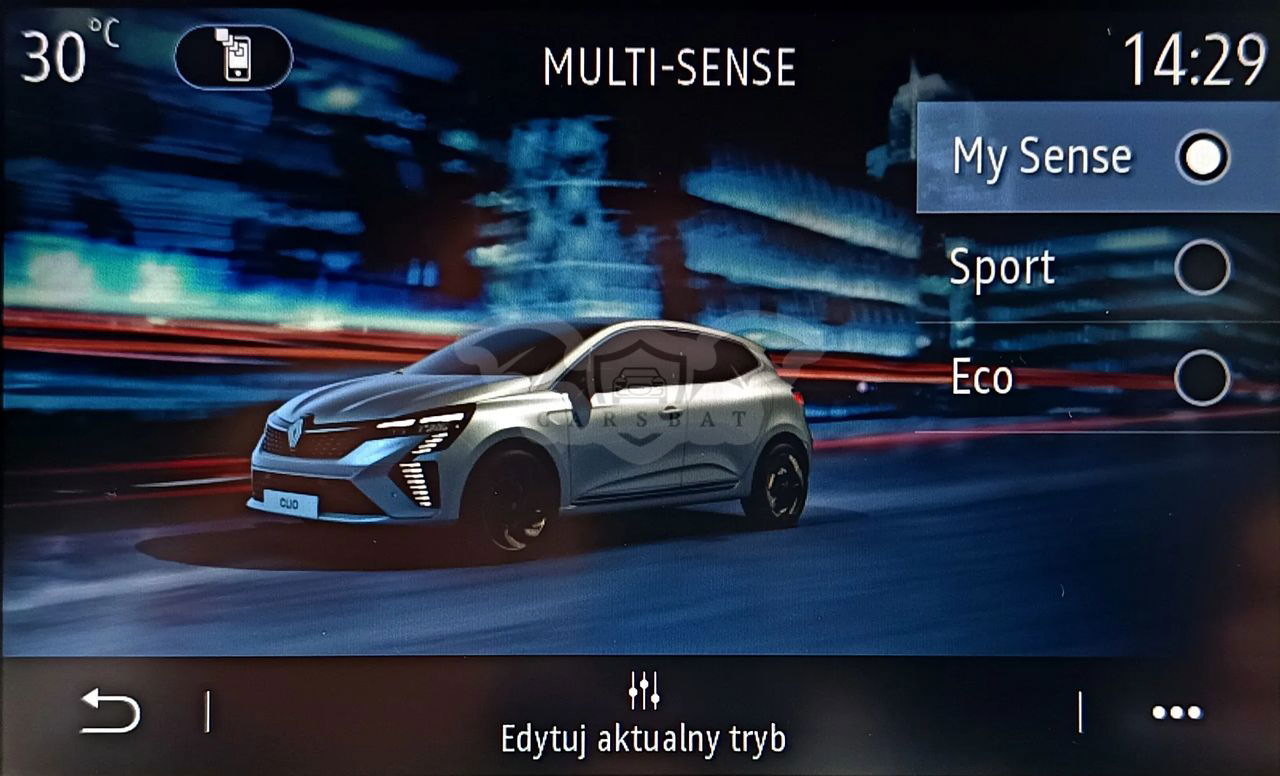This screenshot has width=1280, height=776.
Task: Go back with the return arrow
Action: click(x=110, y=712)
